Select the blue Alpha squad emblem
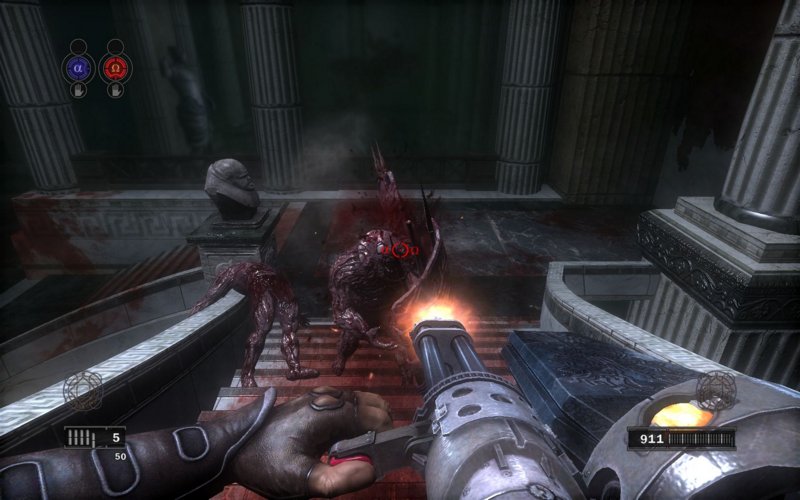800x500 pixels. 78,67
